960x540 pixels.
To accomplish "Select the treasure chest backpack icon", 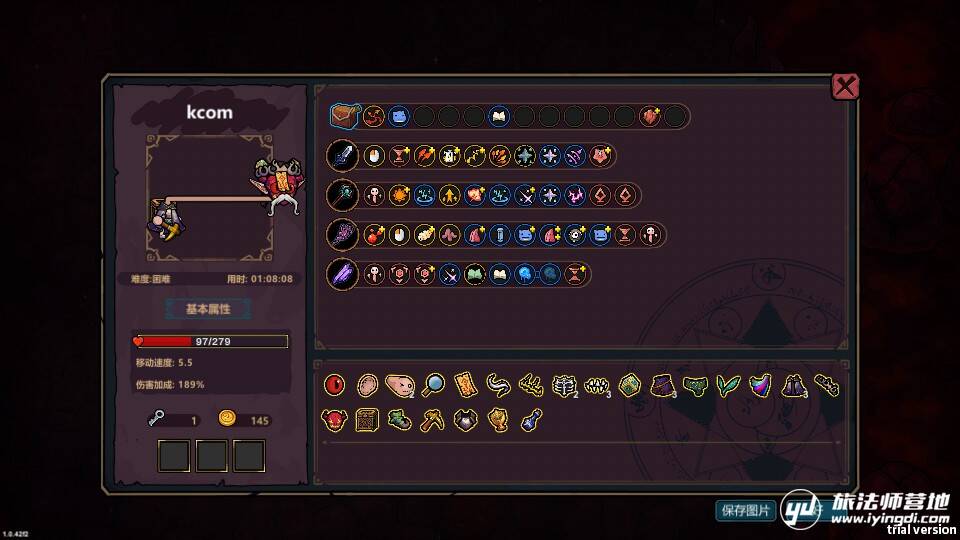I will click(x=343, y=116).
